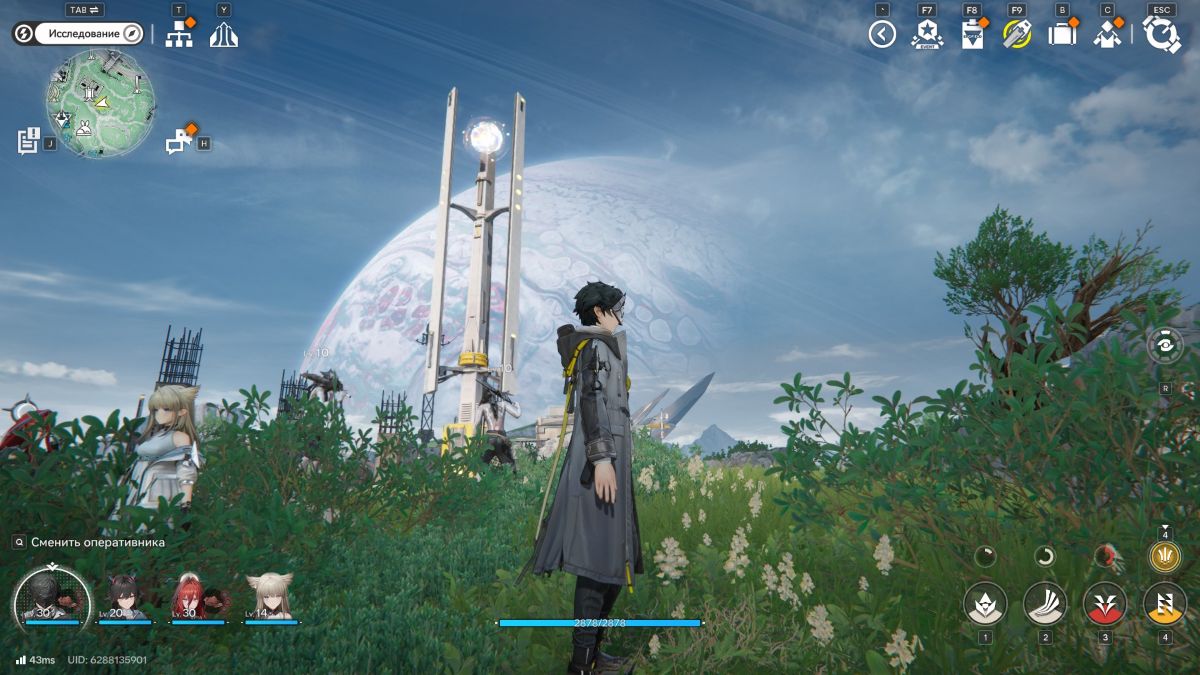The width and height of the screenshot is (1200, 675).
Task: Open the circular minimap
Action: [x=99, y=103]
